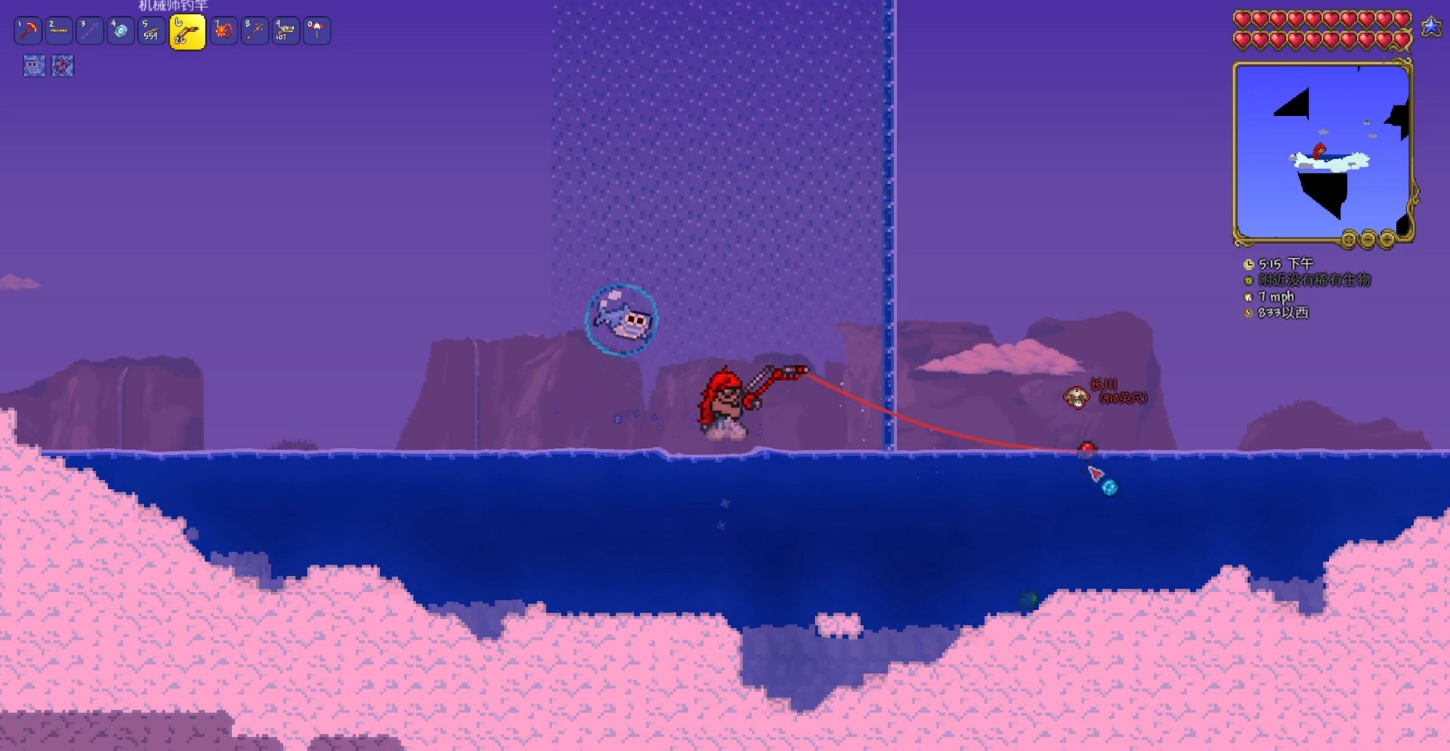The width and height of the screenshot is (1450, 751).
Task: Choose the red staff in slot 8
Action: (x=254, y=31)
